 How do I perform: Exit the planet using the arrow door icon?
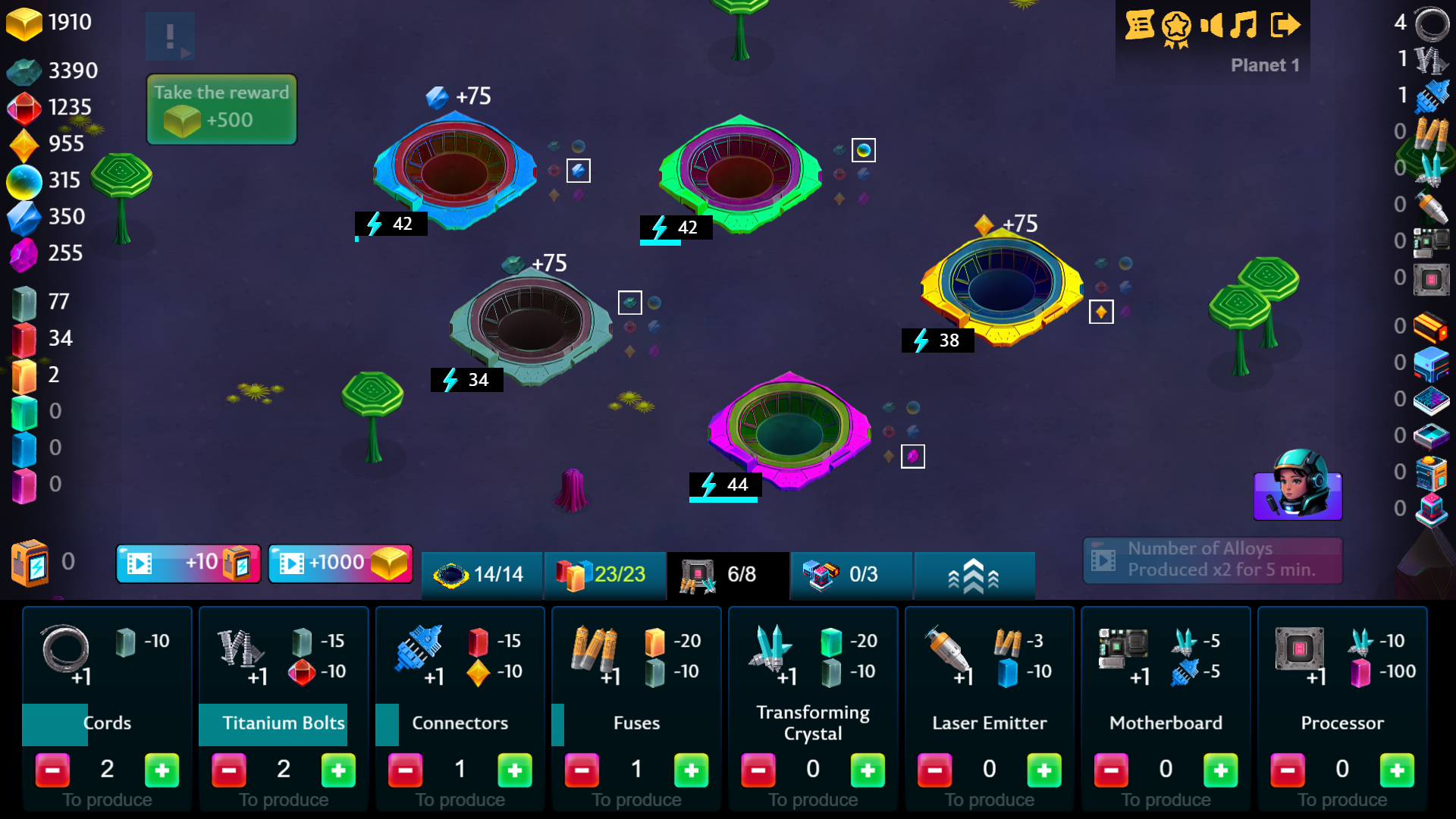click(1287, 24)
